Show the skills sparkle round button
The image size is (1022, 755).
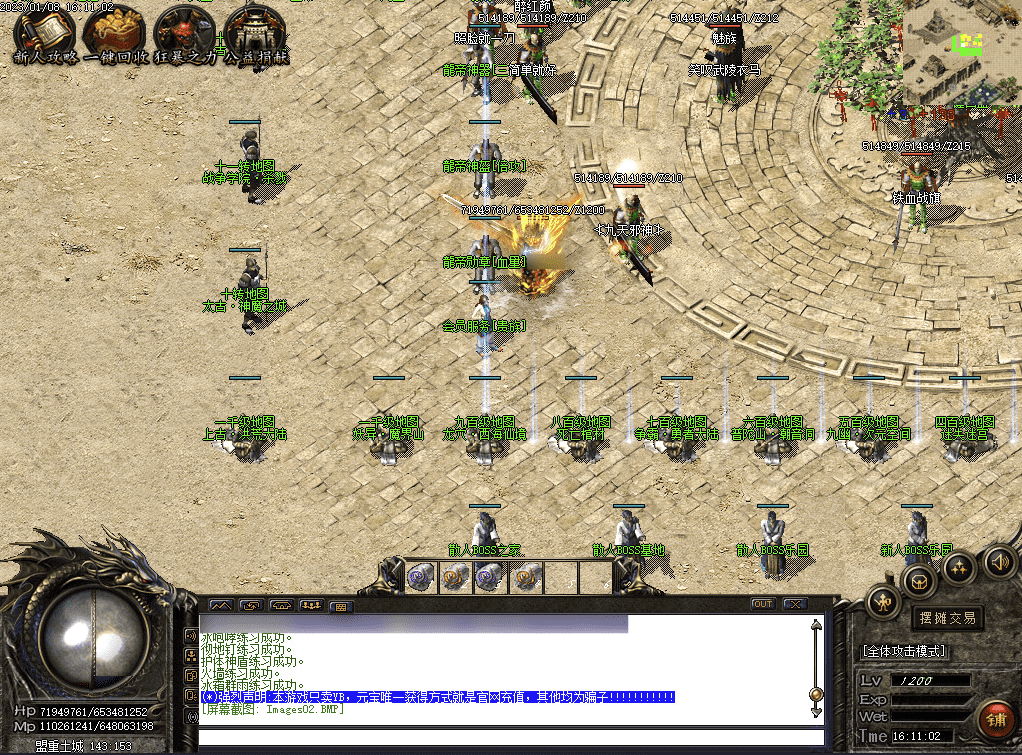tap(960, 567)
